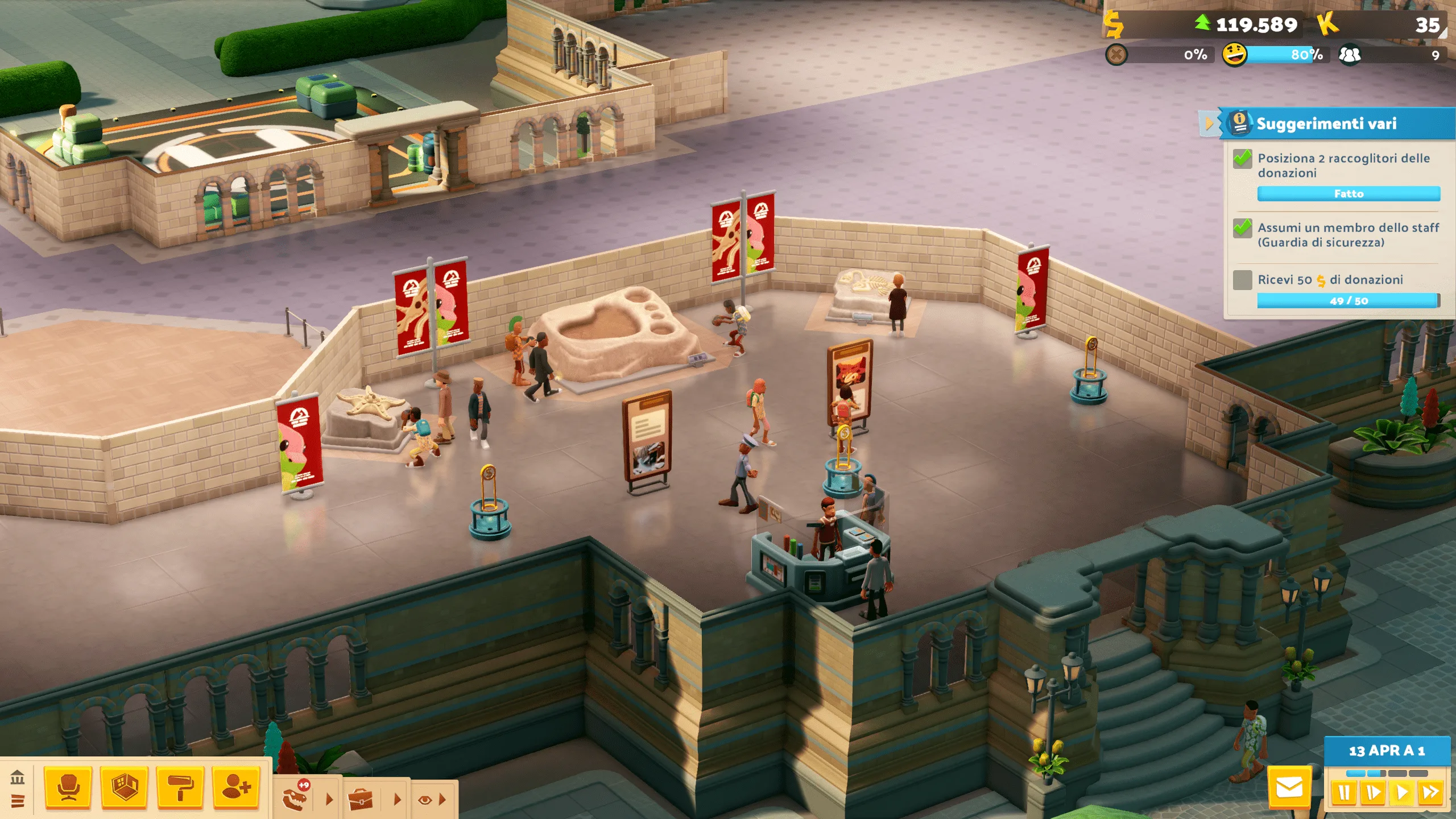Open the guest count people icon
1456x819 pixels.
pos(1350,55)
